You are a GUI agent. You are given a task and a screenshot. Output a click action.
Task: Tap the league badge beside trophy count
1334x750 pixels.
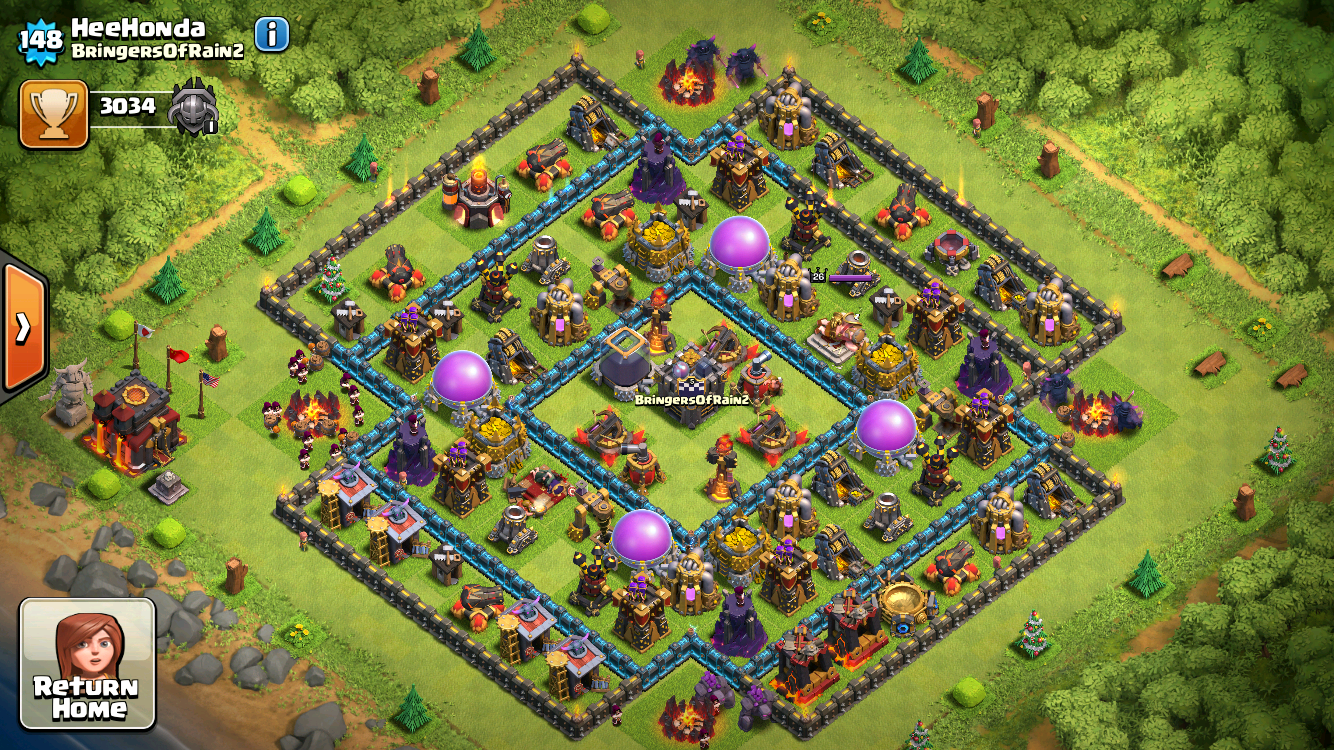(x=192, y=108)
